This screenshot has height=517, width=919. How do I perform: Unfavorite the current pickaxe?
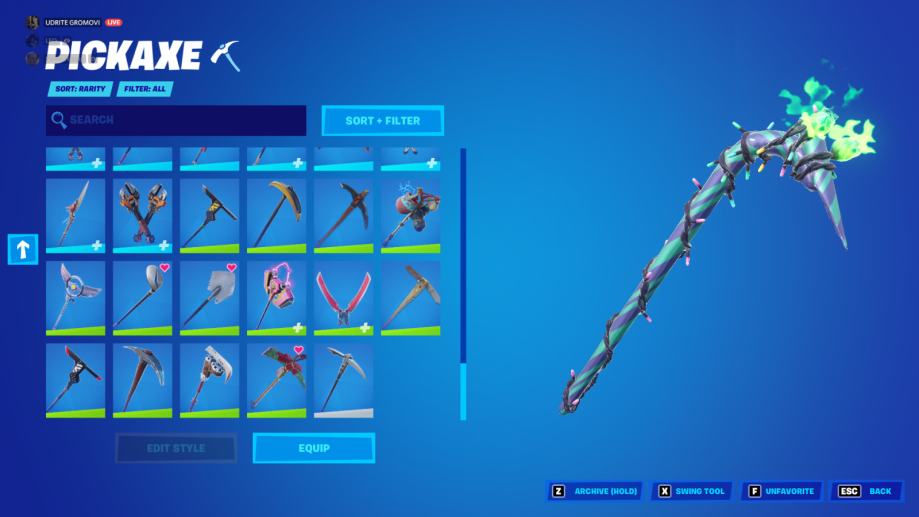pos(783,491)
